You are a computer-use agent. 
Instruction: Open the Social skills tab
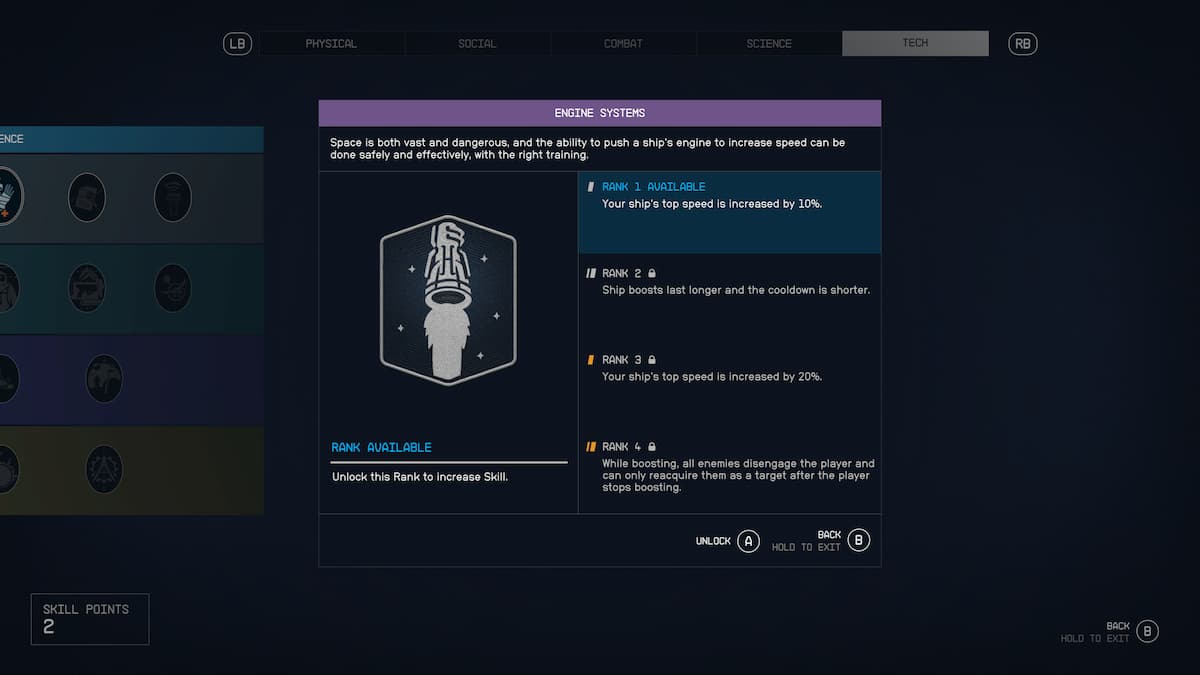(477, 44)
